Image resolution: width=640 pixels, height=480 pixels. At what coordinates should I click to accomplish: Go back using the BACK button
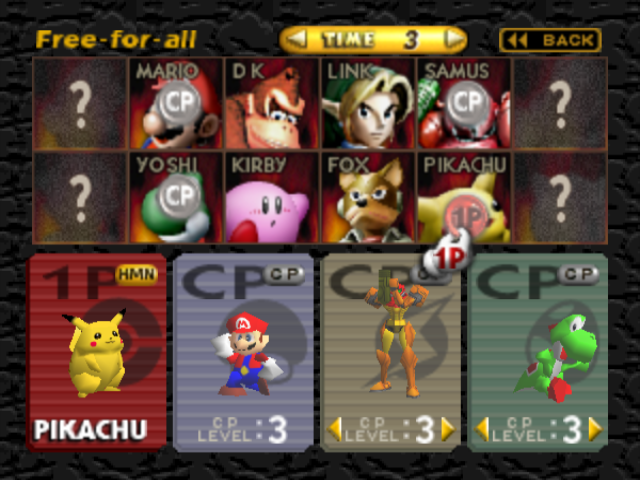pos(550,40)
